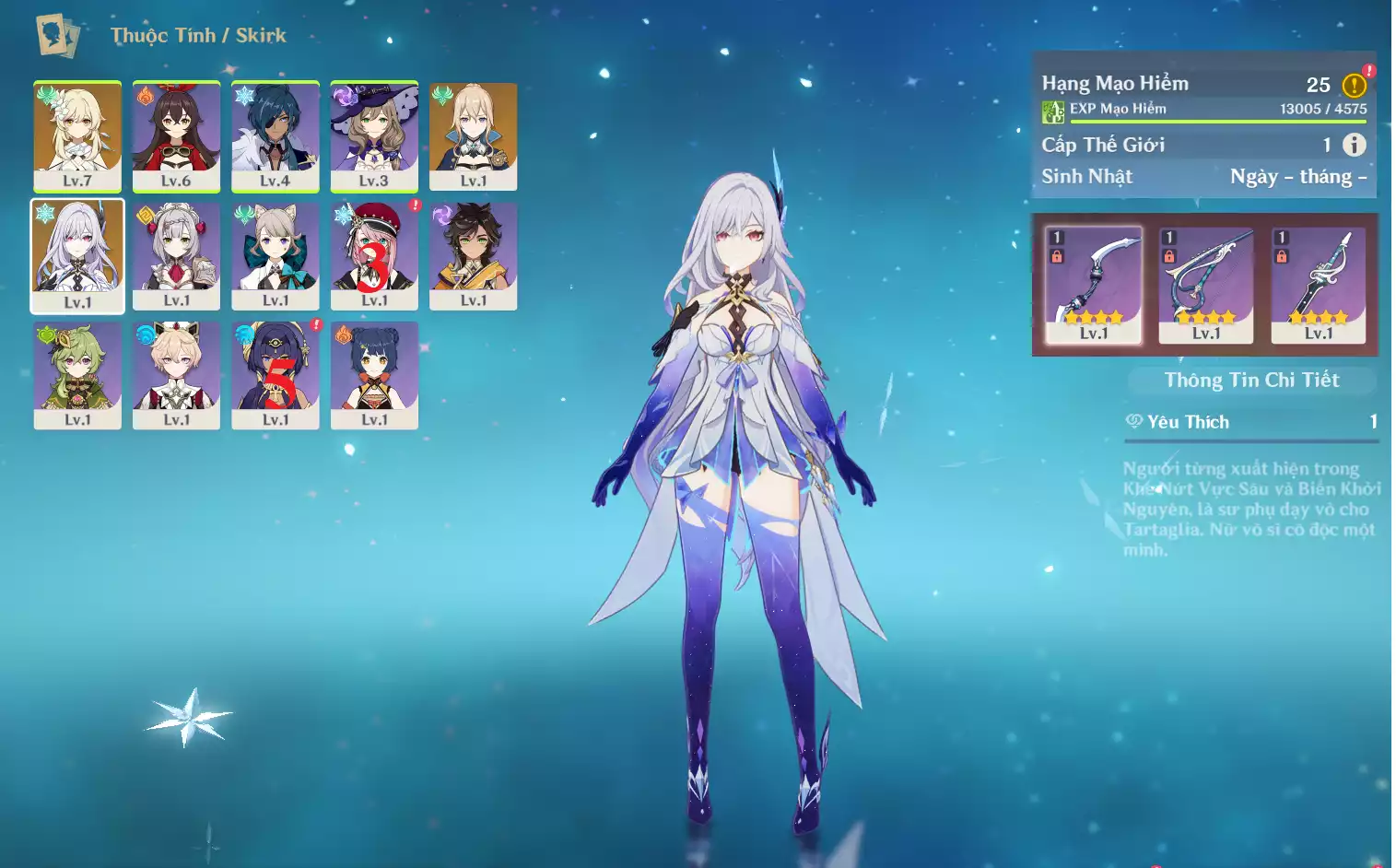Select green-haired Collei's portrait
Image resolution: width=1396 pixels, height=868 pixels.
coord(77,374)
